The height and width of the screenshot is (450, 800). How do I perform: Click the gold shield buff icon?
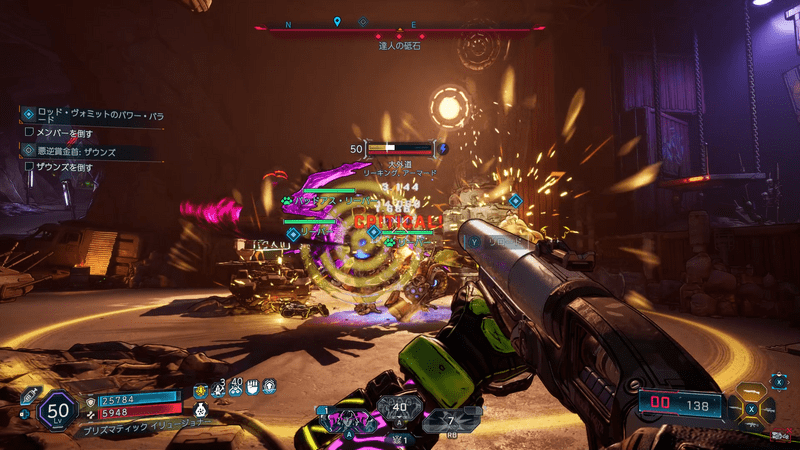pyautogui.click(x=199, y=389)
